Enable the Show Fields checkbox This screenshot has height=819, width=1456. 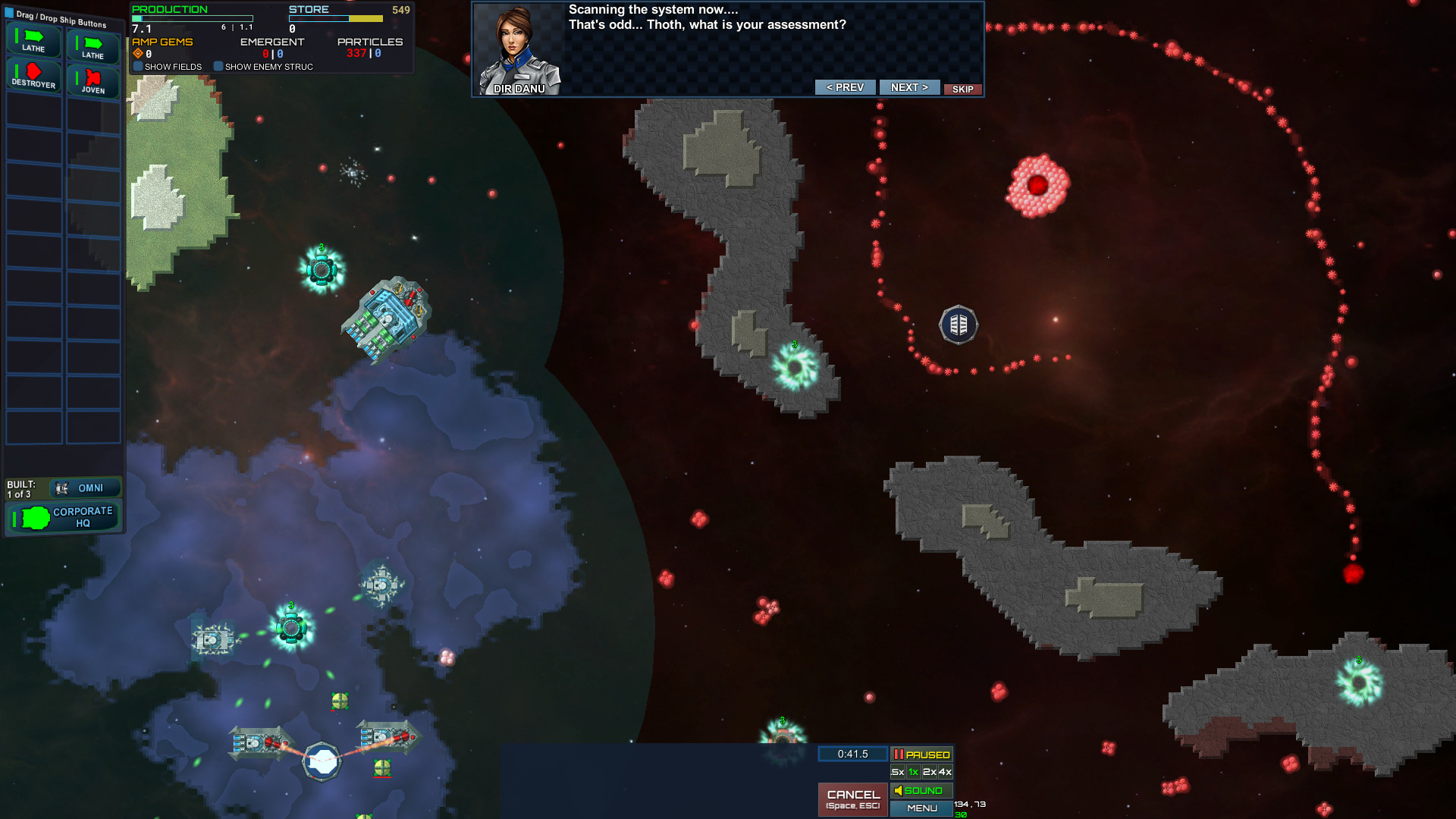[137, 67]
